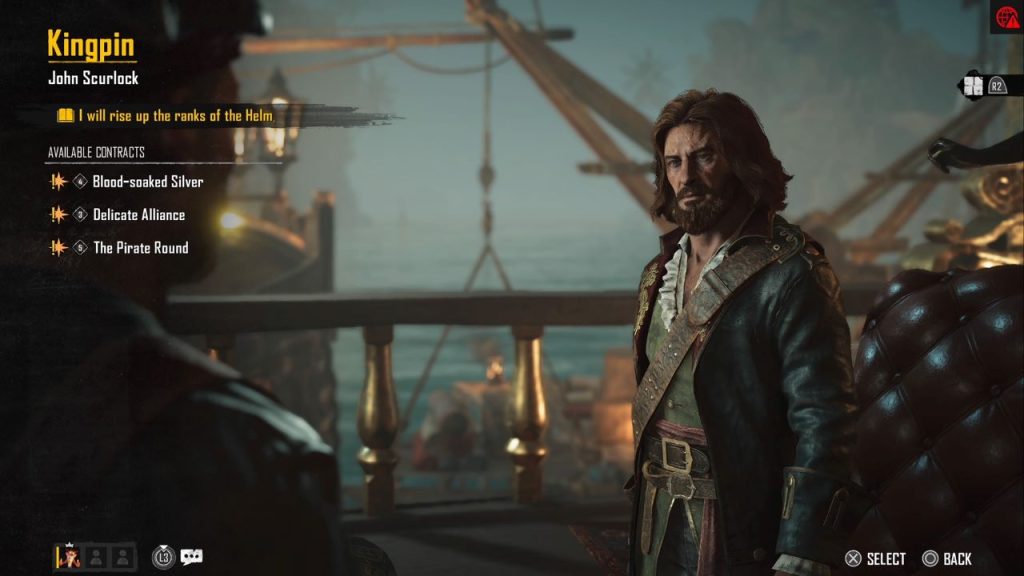The image size is (1024, 576).
Task: Click the red network warning icon
Action: [1005, 16]
